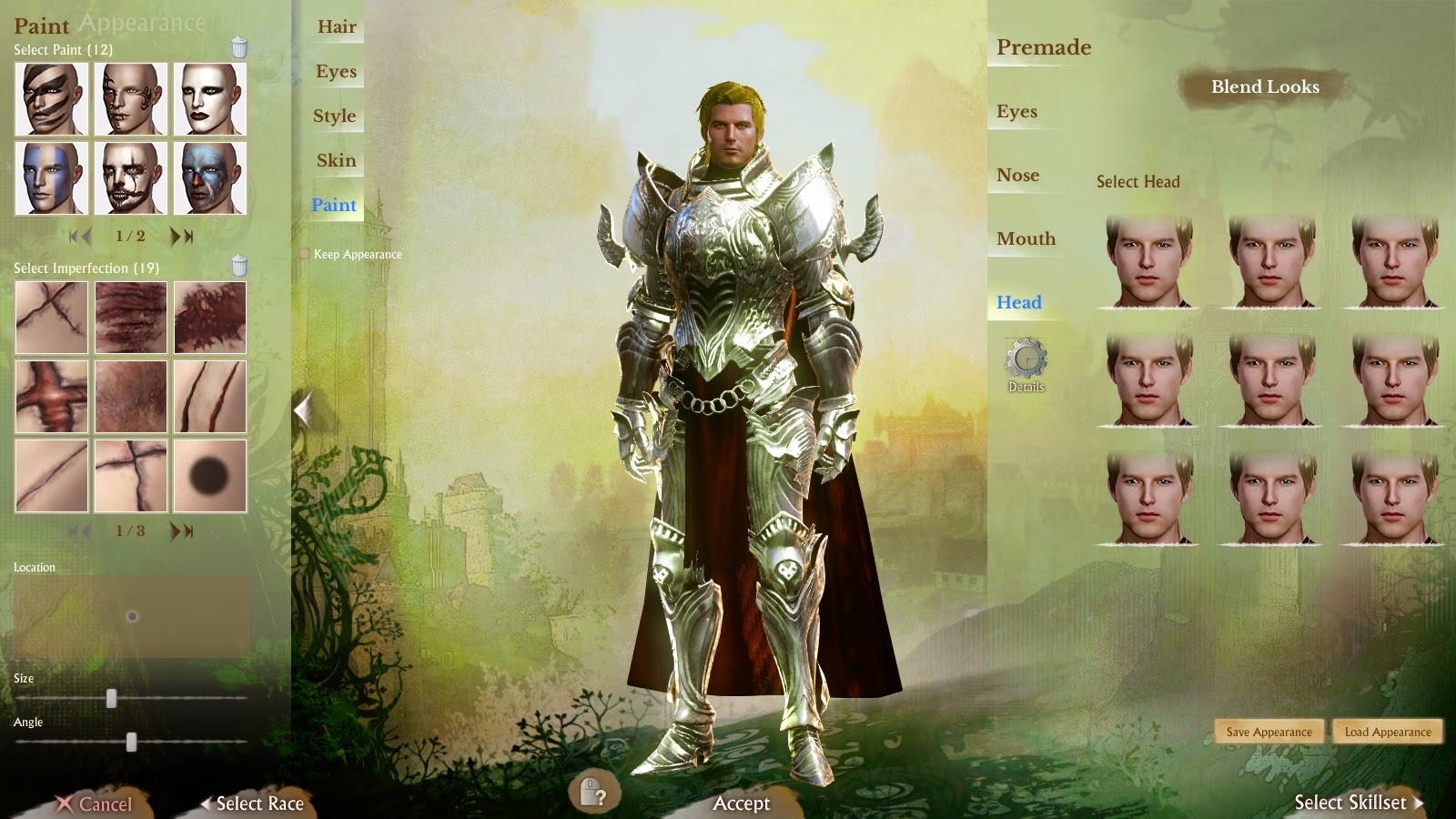Open the Premade Nose category

coord(1017,176)
